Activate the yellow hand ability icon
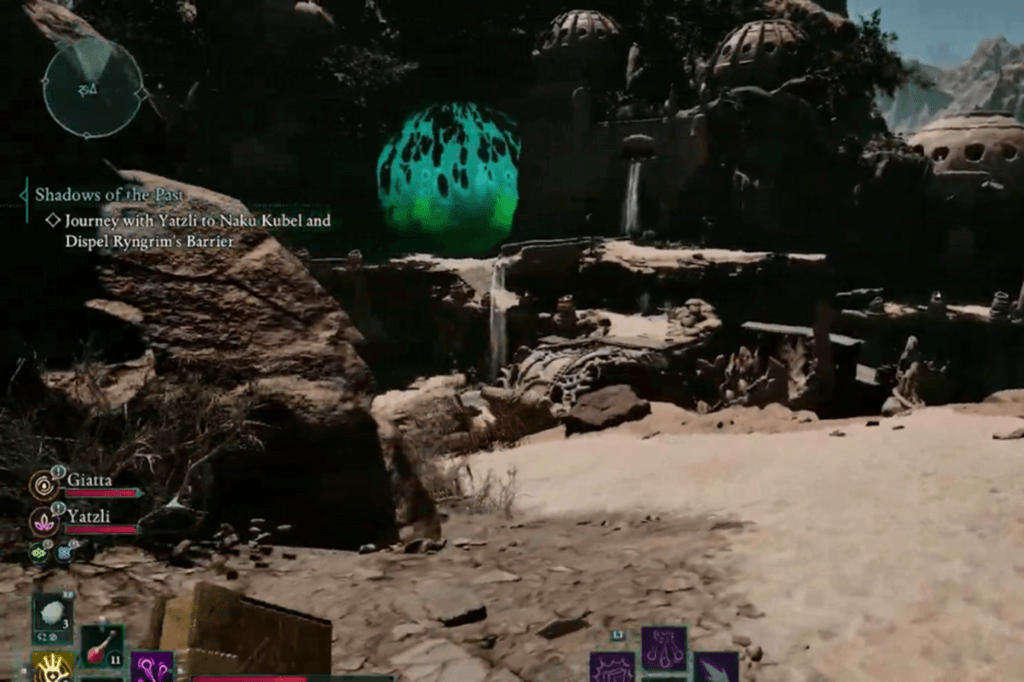The height and width of the screenshot is (682, 1024). point(52,668)
